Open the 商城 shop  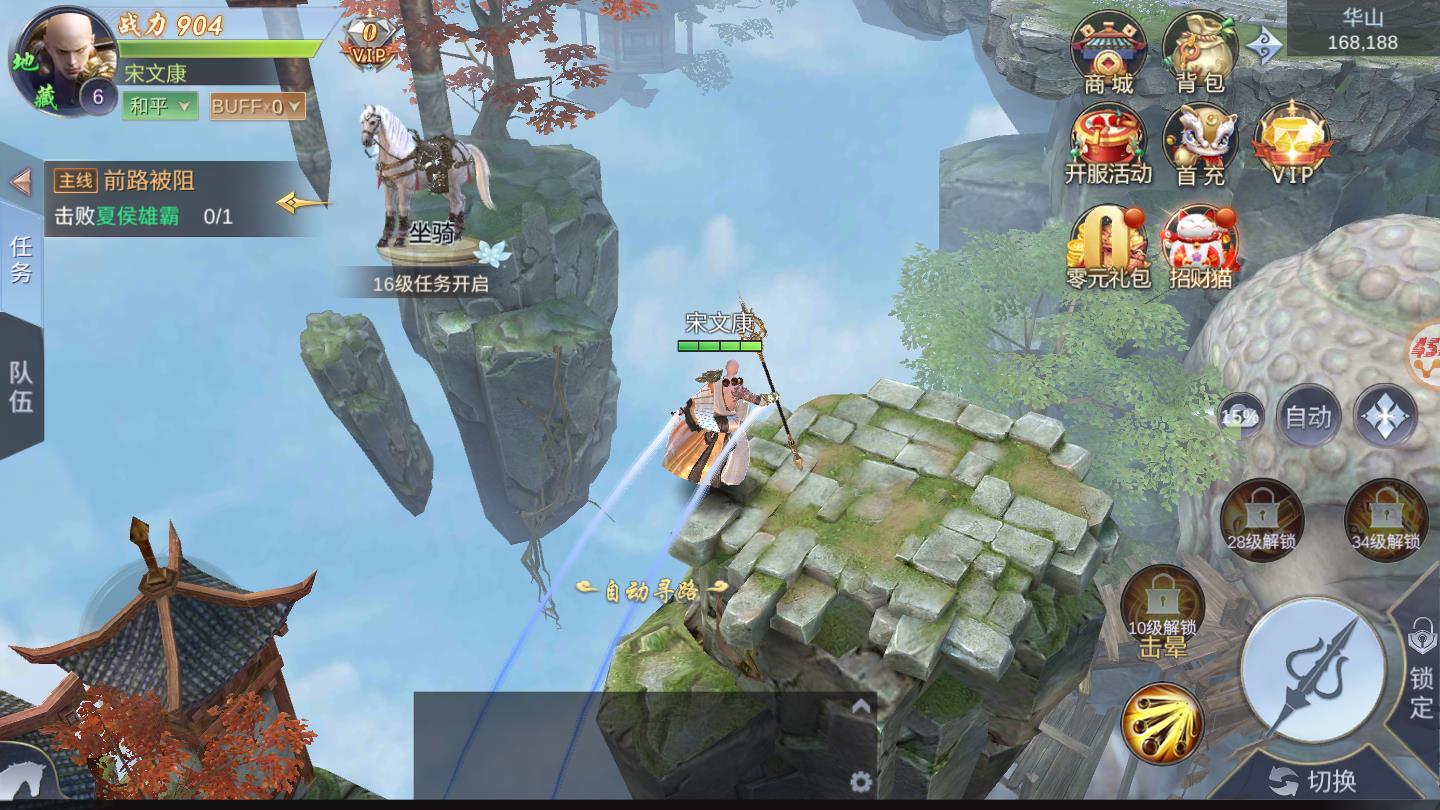point(1108,52)
